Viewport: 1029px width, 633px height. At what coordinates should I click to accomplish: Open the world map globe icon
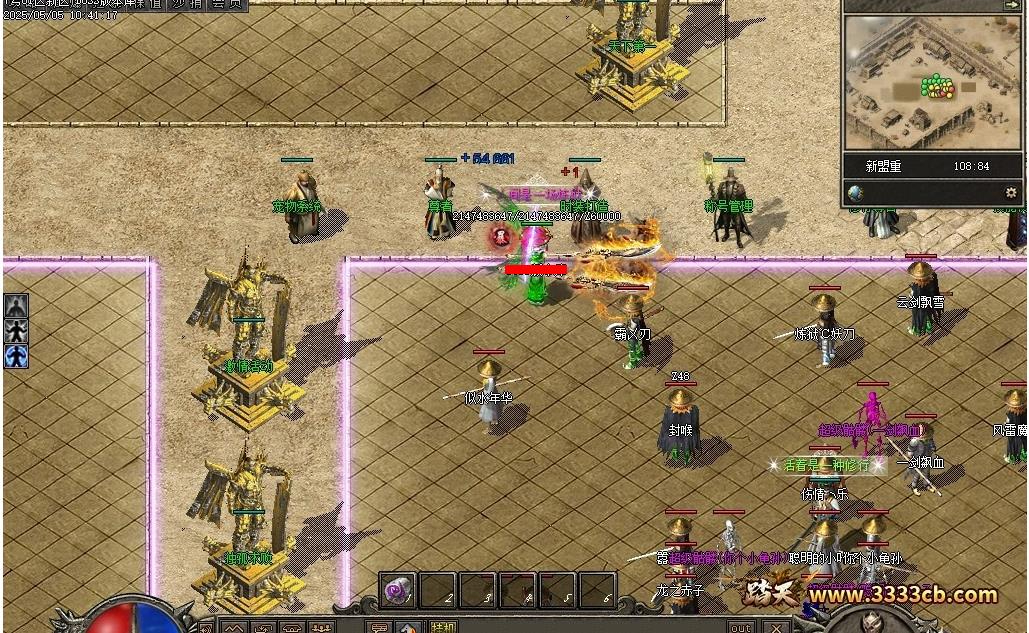855,192
